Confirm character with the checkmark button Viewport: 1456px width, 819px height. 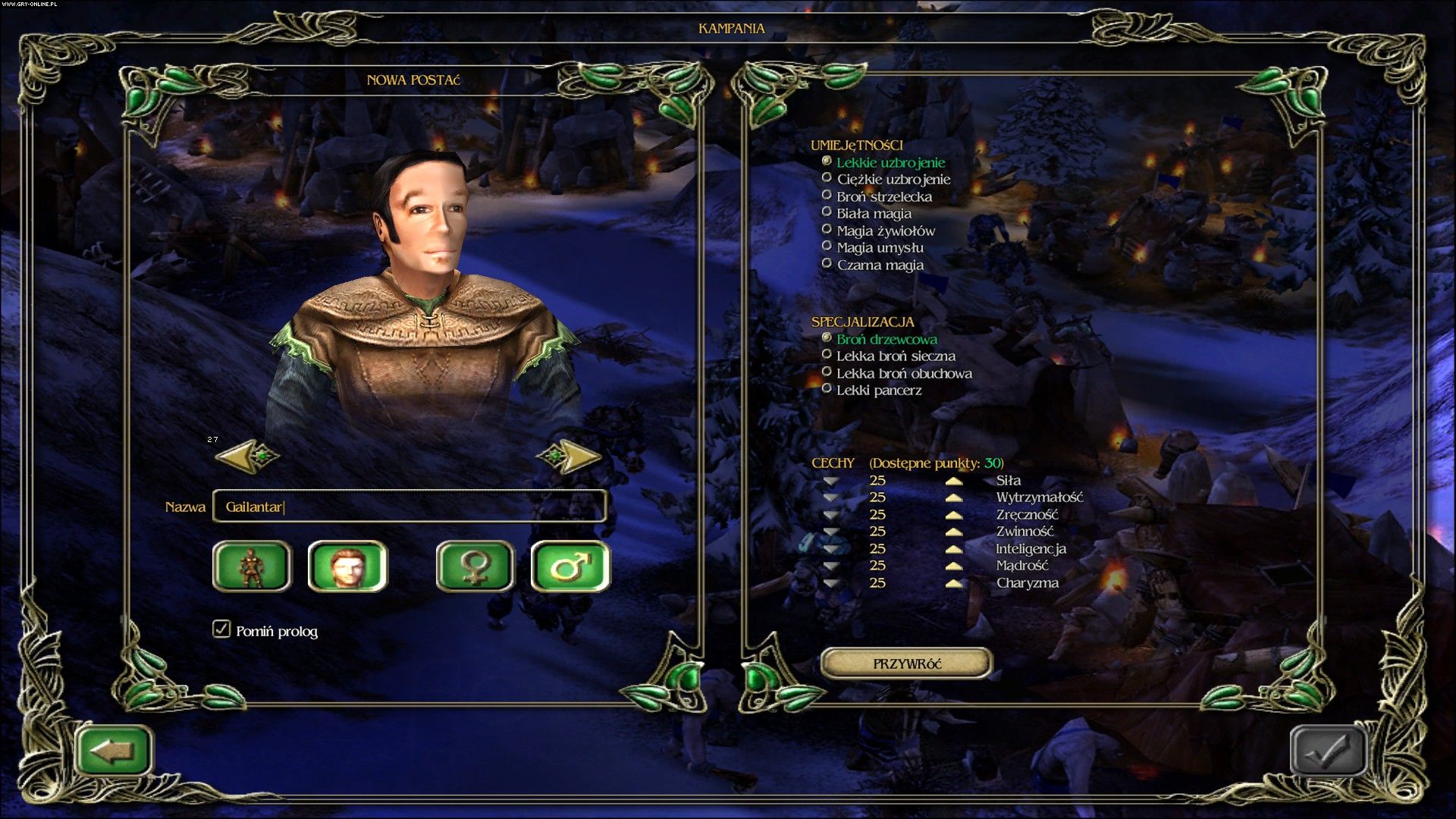pos(1328,751)
